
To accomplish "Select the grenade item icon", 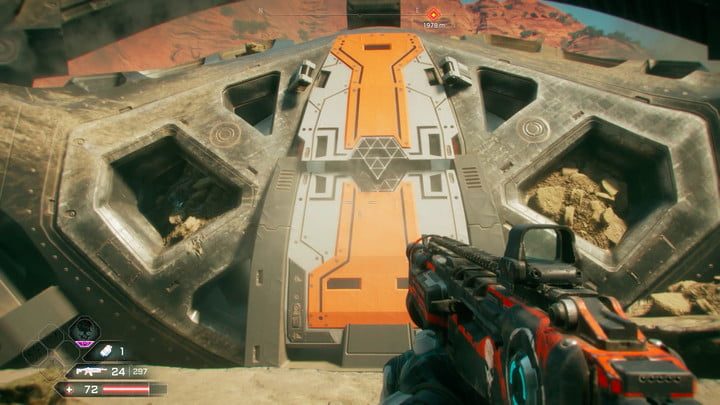I will [x=104, y=351].
